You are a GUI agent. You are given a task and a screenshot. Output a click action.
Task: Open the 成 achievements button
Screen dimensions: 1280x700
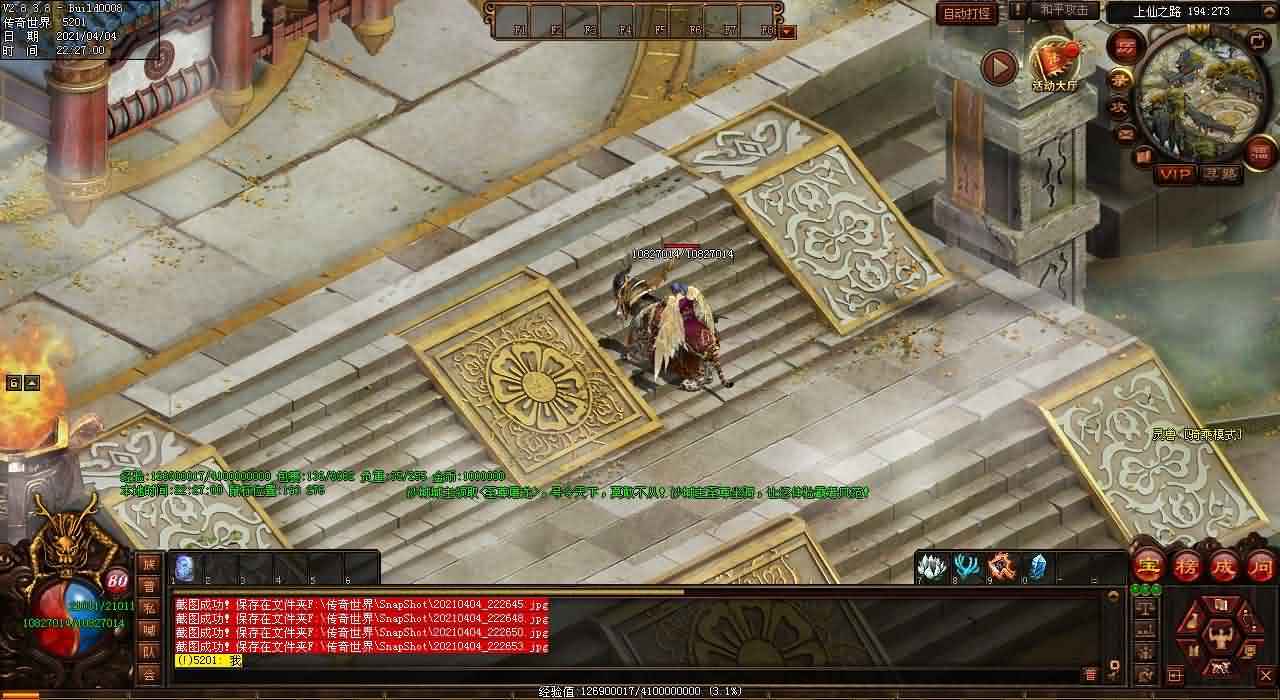[x=1224, y=566]
